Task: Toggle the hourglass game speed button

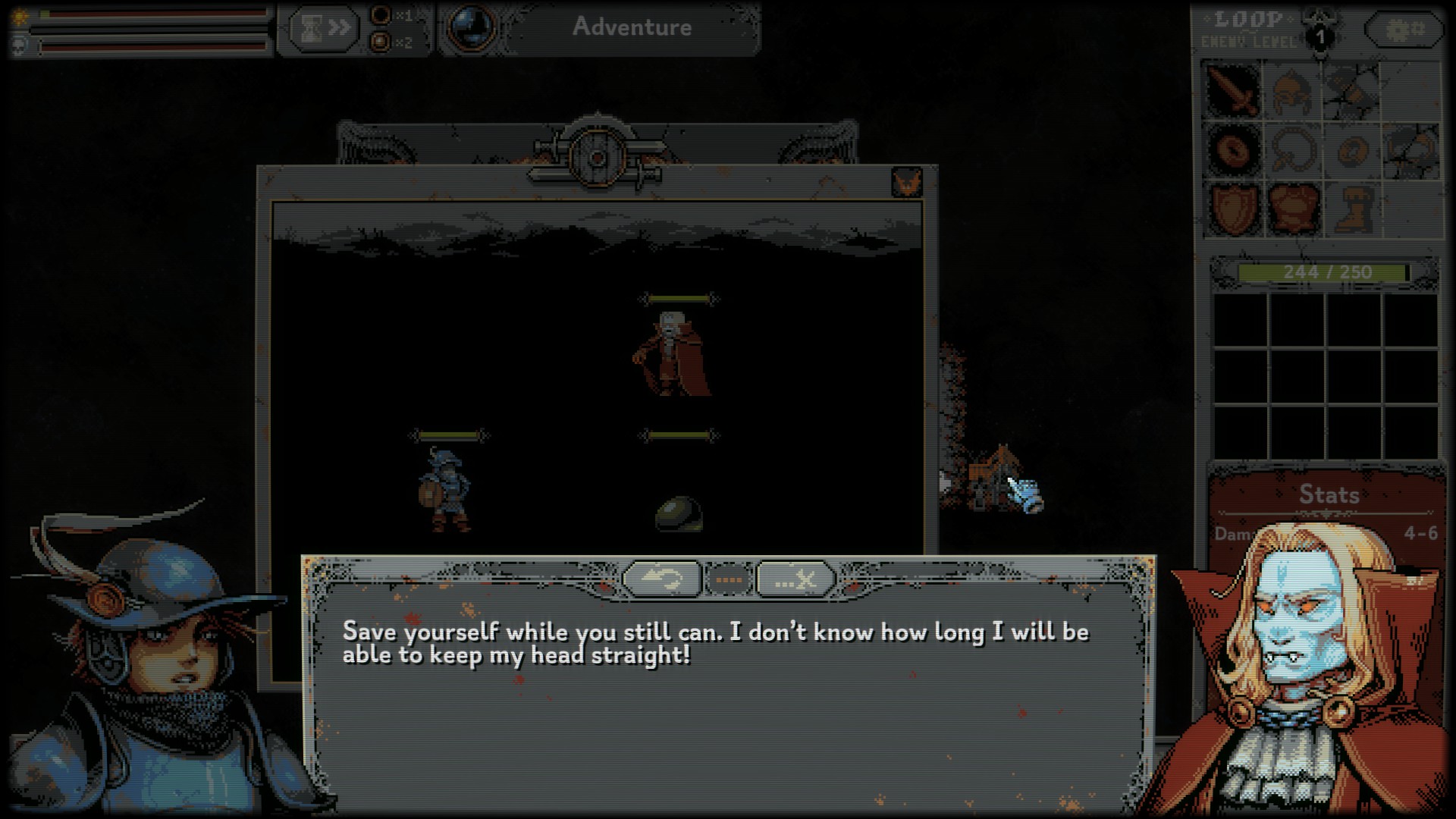Action: [x=323, y=29]
